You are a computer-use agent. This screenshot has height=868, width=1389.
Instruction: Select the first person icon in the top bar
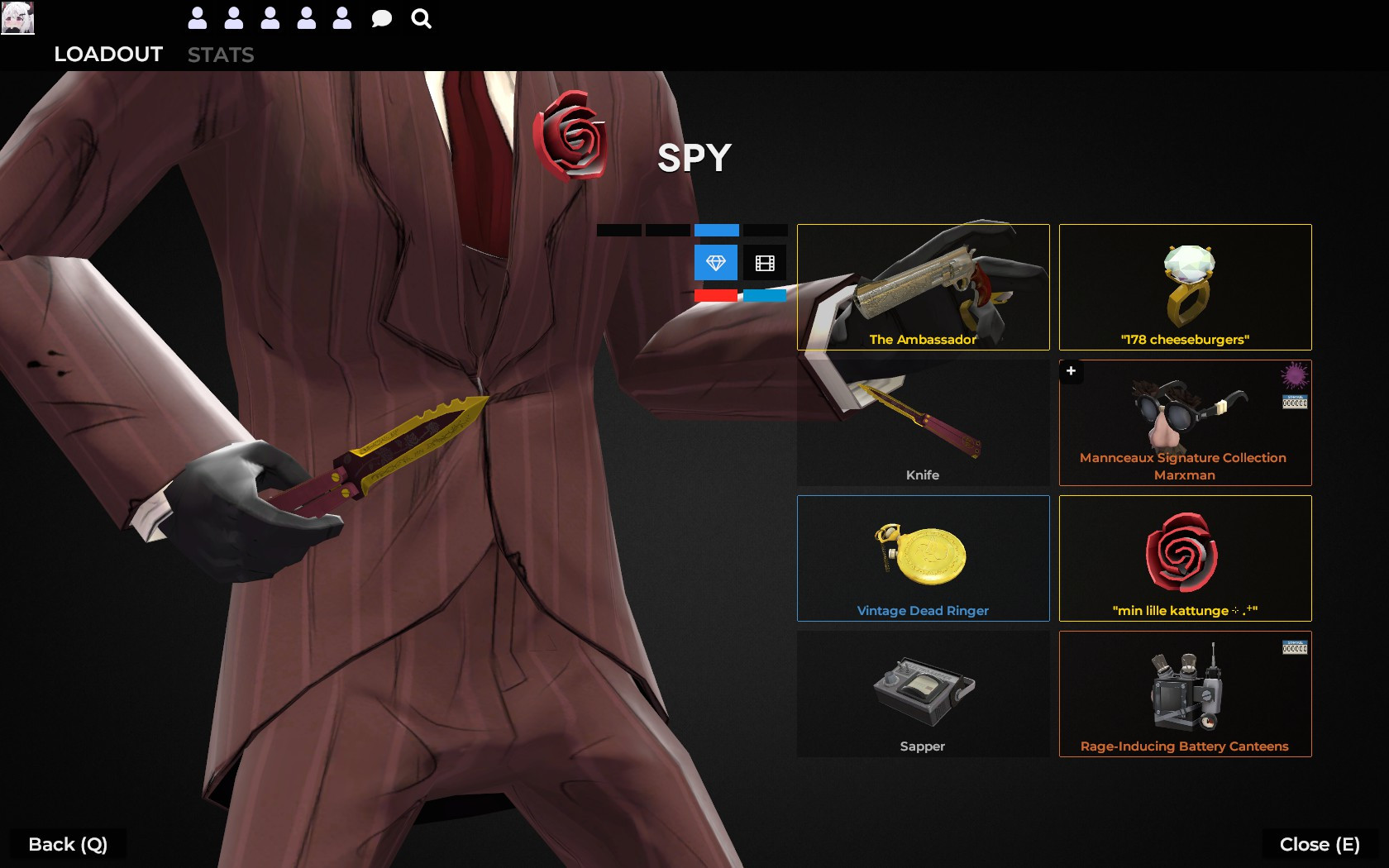(198, 17)
